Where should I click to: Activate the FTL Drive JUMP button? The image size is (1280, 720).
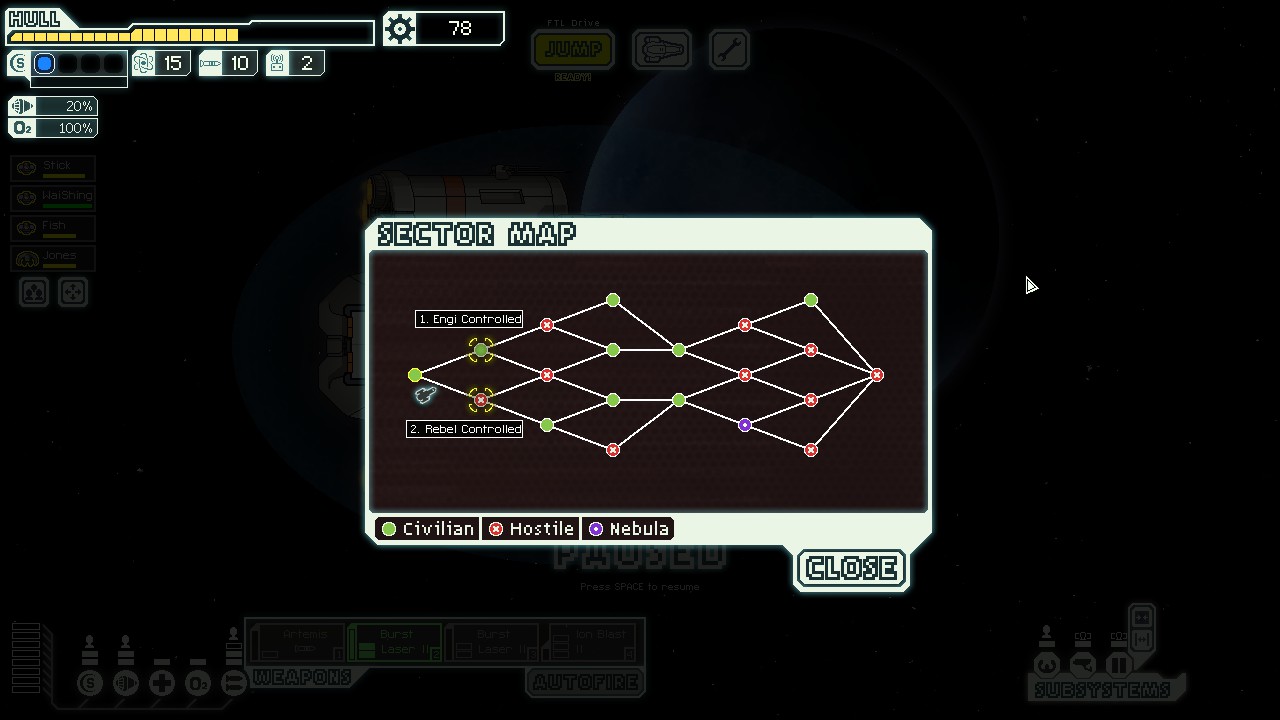pyautogui.click(x=573, y=49)
